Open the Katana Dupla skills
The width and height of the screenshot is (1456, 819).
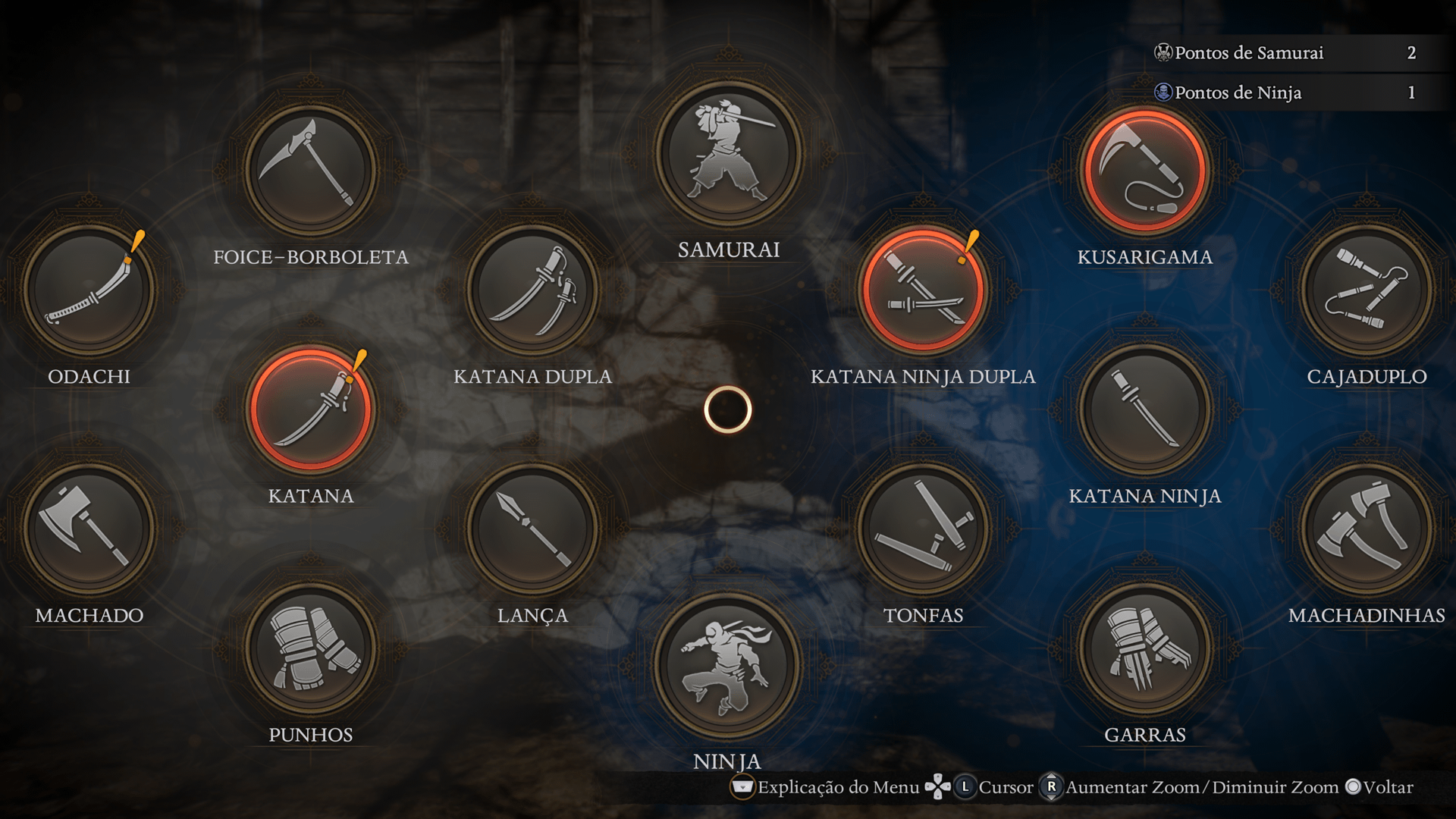(x=532, y=290)
